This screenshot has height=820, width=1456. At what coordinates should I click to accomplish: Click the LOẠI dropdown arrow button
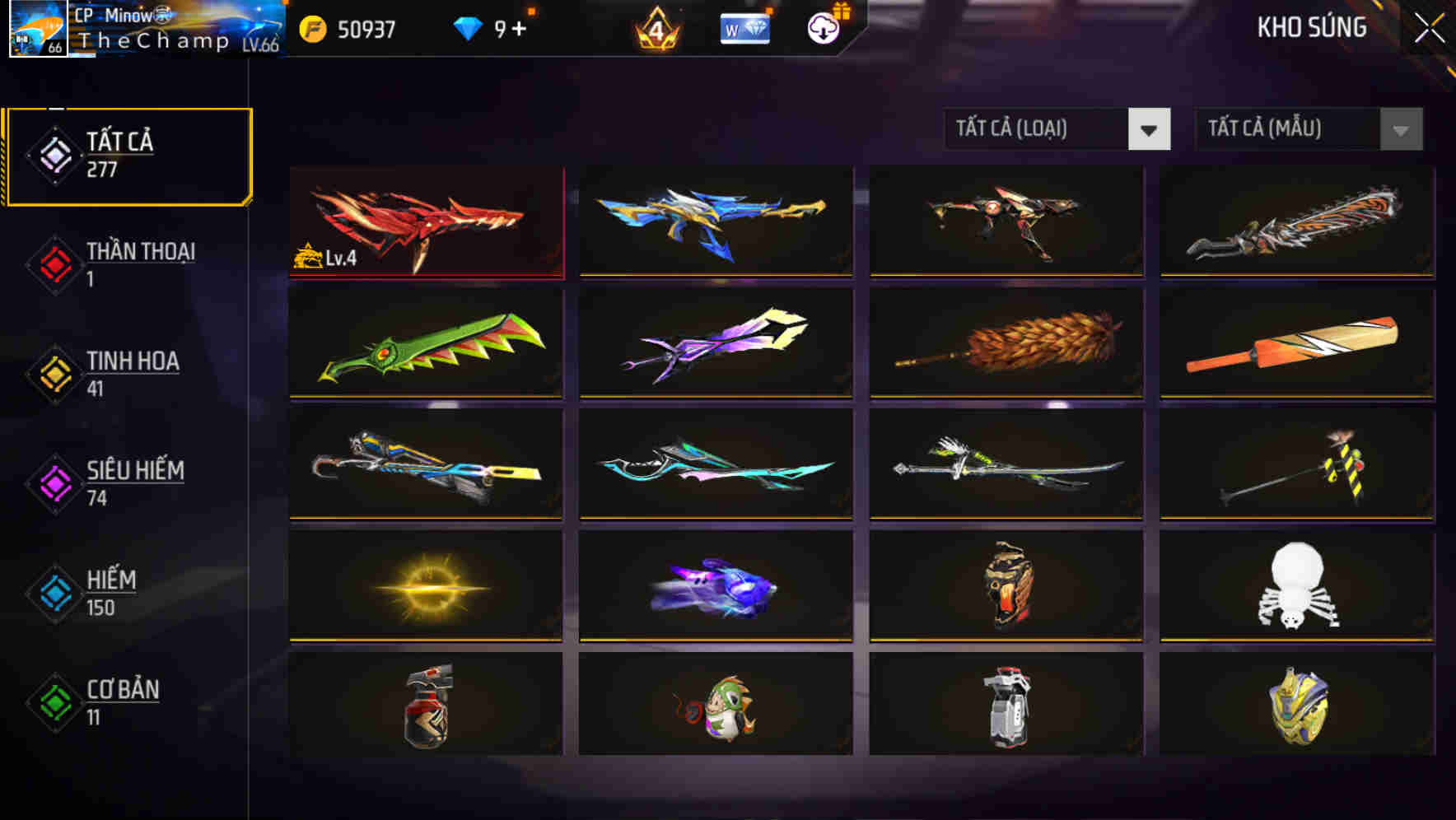coord(1150,129)
